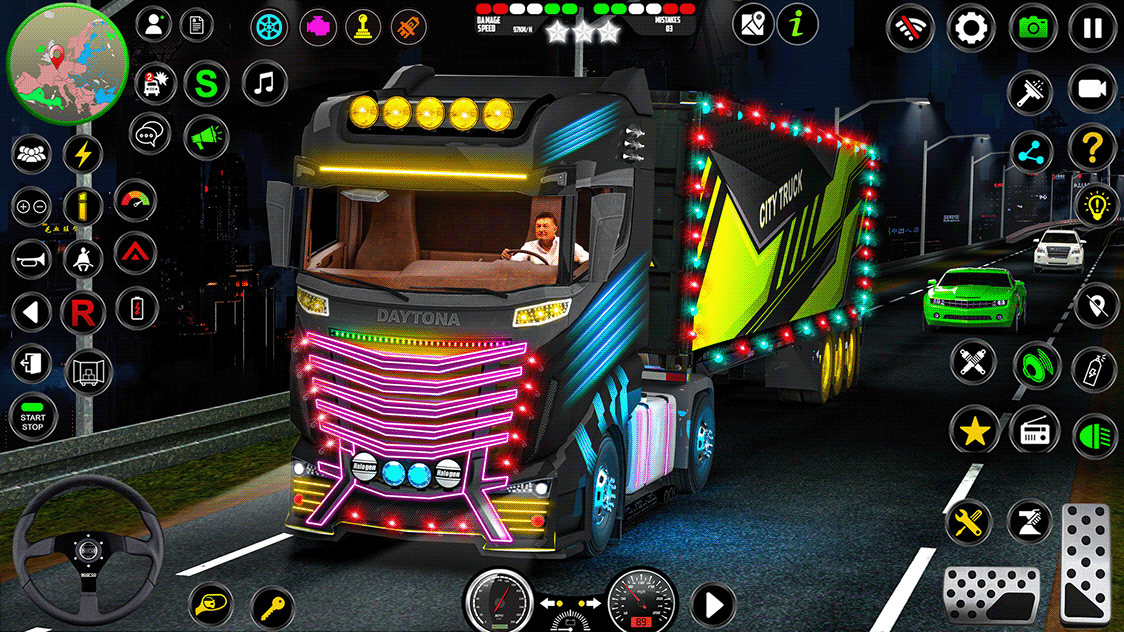
Task: Pause the game
Action: pyautogui.click(x=1092, y=27)
